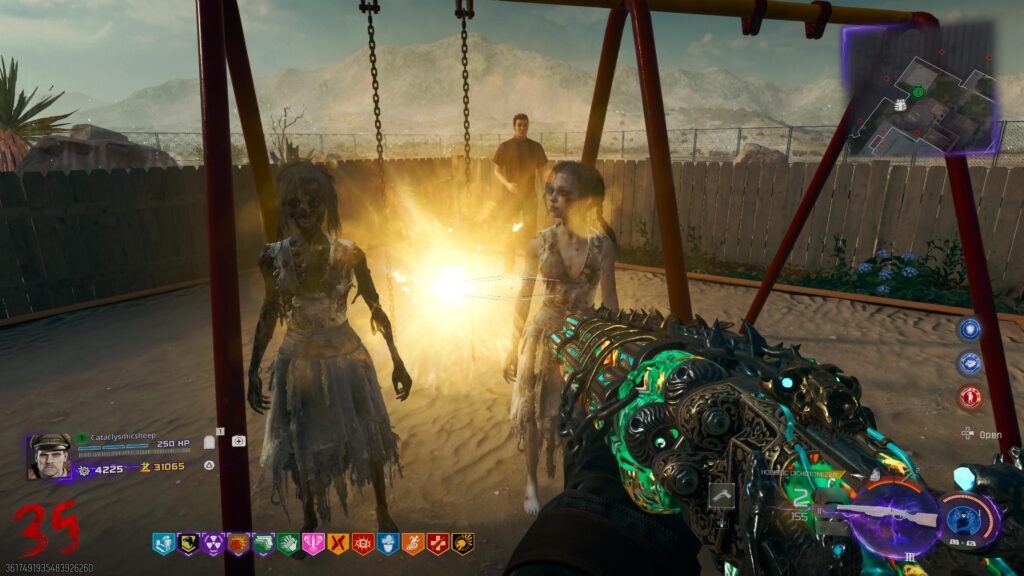Select the green pistol perk icon
The width and height of the screenshot is (1024, 576).
(x=263, y=544)
